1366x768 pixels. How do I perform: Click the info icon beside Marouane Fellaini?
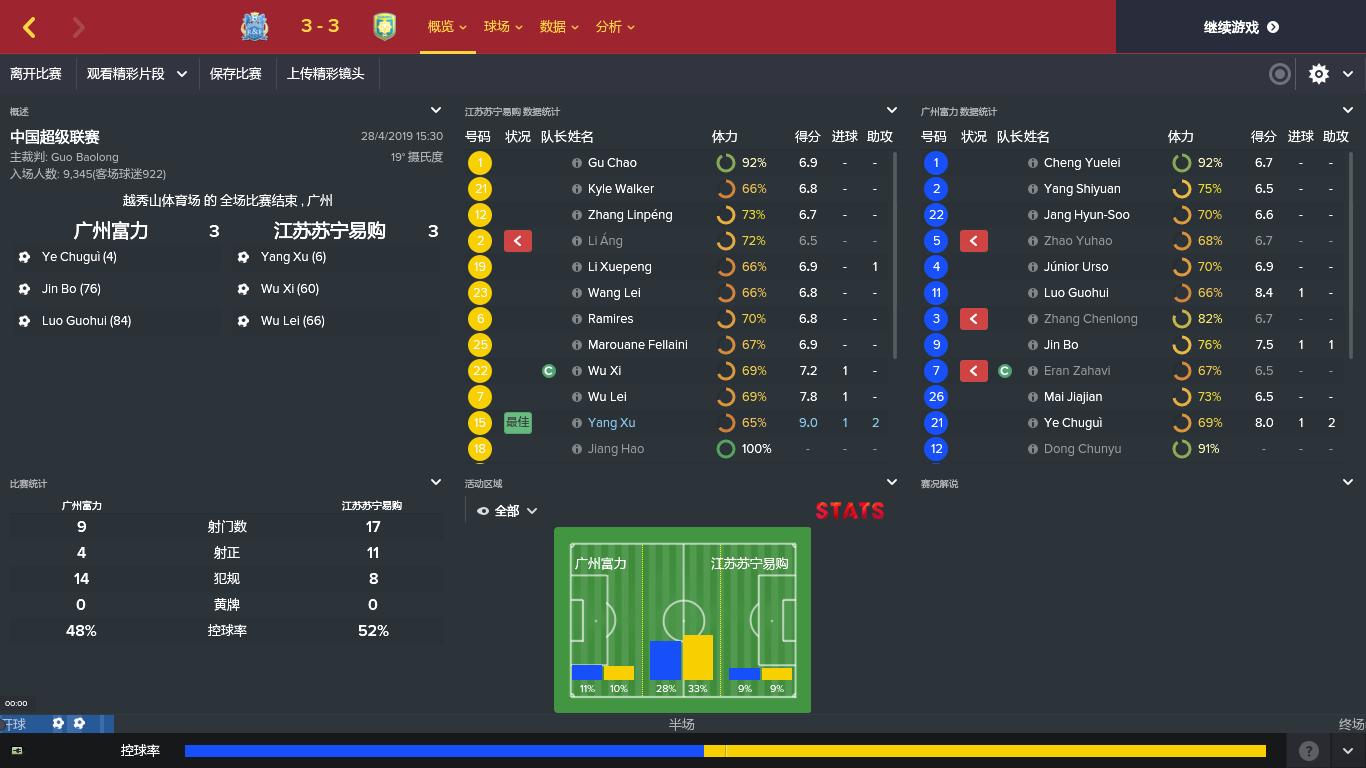[577, 344]
